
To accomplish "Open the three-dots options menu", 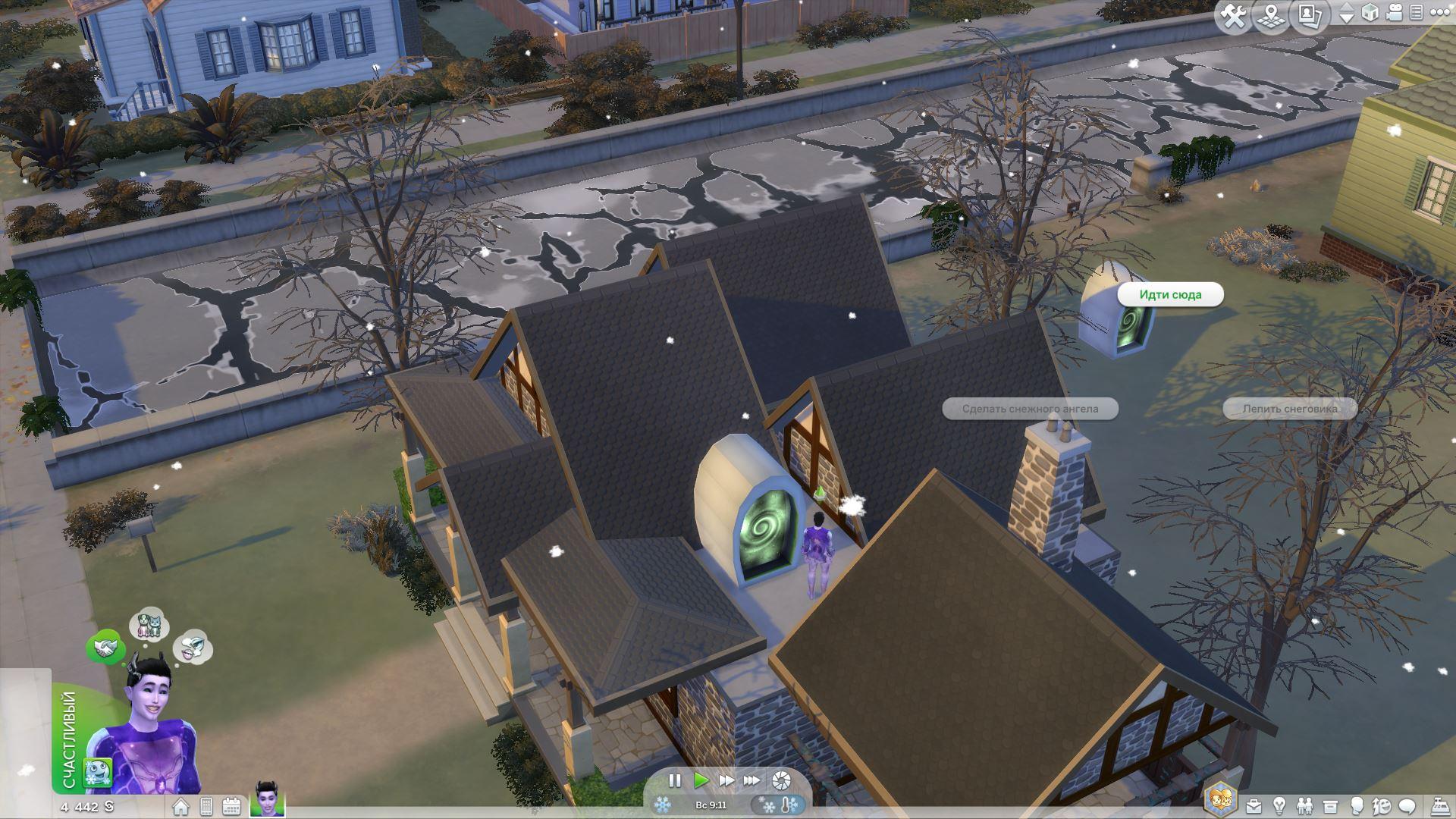I will tap(1439, 13).
